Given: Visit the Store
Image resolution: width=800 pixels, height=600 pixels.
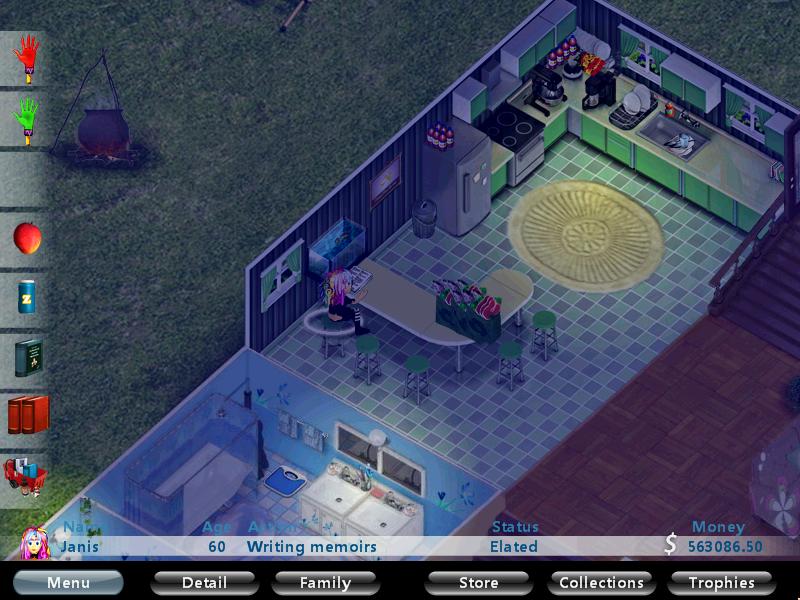Looking at the screenshot, I should click(x=478, y=582).
